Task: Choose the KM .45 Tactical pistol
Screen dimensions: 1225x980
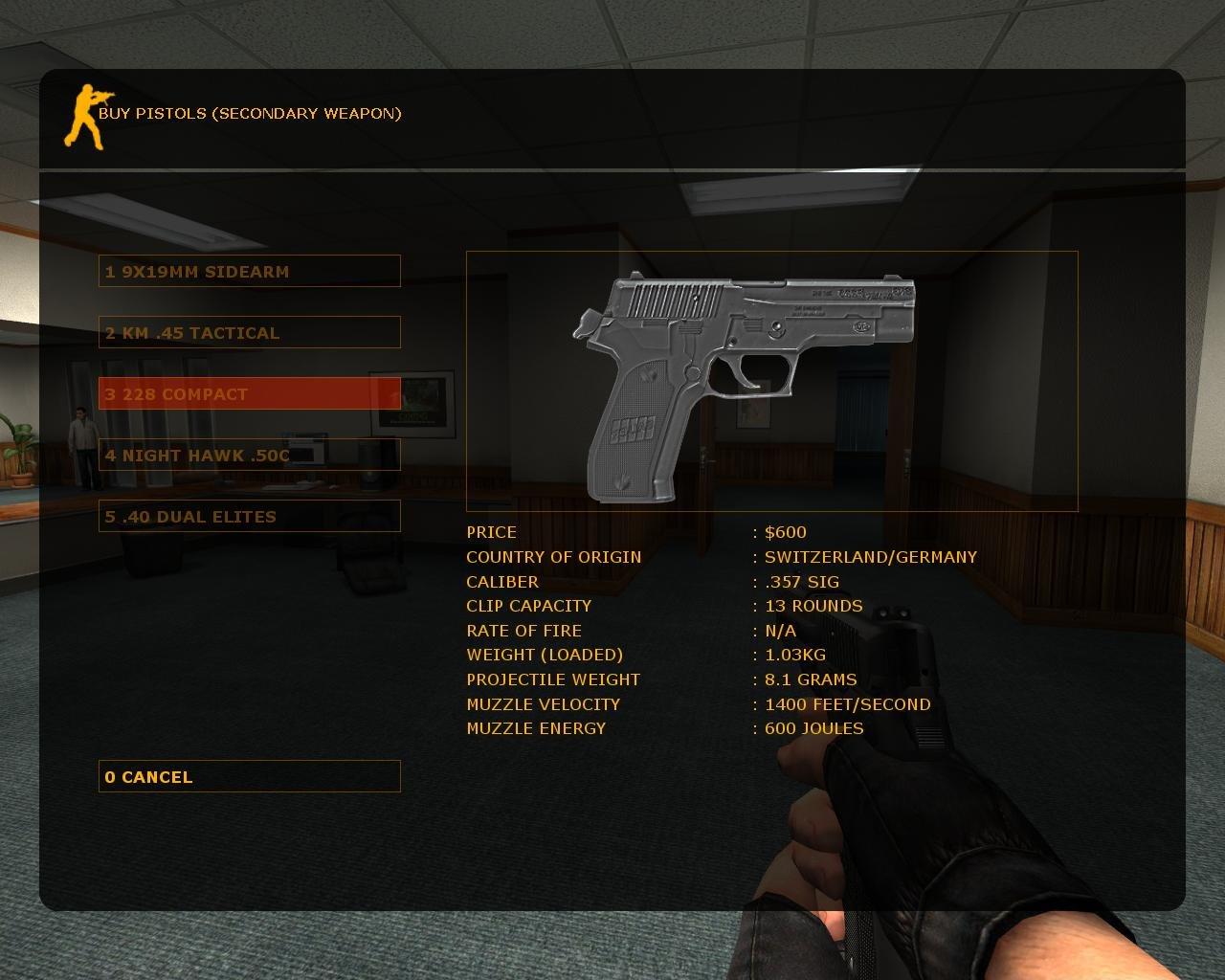Action: coord(249,332)
